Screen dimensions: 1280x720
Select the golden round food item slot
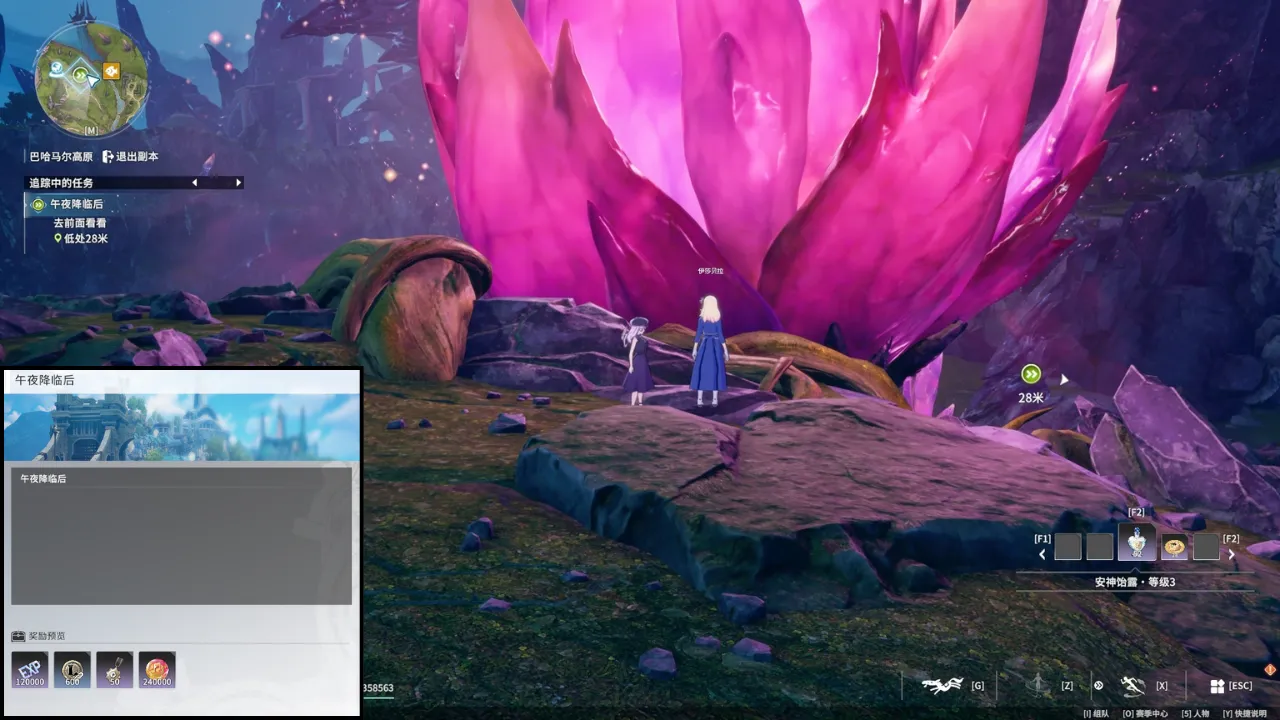pyautogui.click(x=1174, y=546)
